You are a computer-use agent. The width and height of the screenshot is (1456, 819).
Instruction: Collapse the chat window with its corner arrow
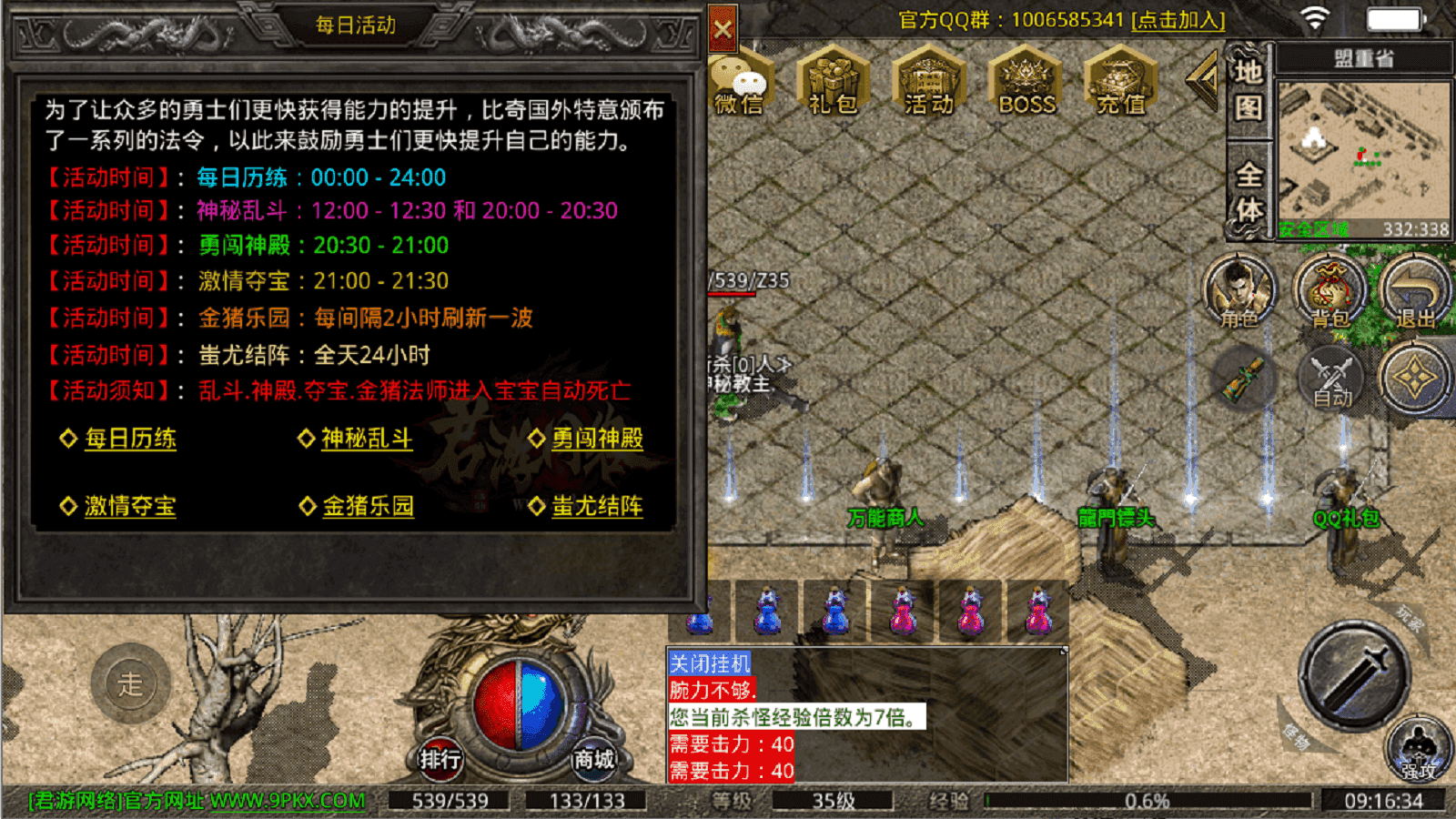[x=1062, y=650]
